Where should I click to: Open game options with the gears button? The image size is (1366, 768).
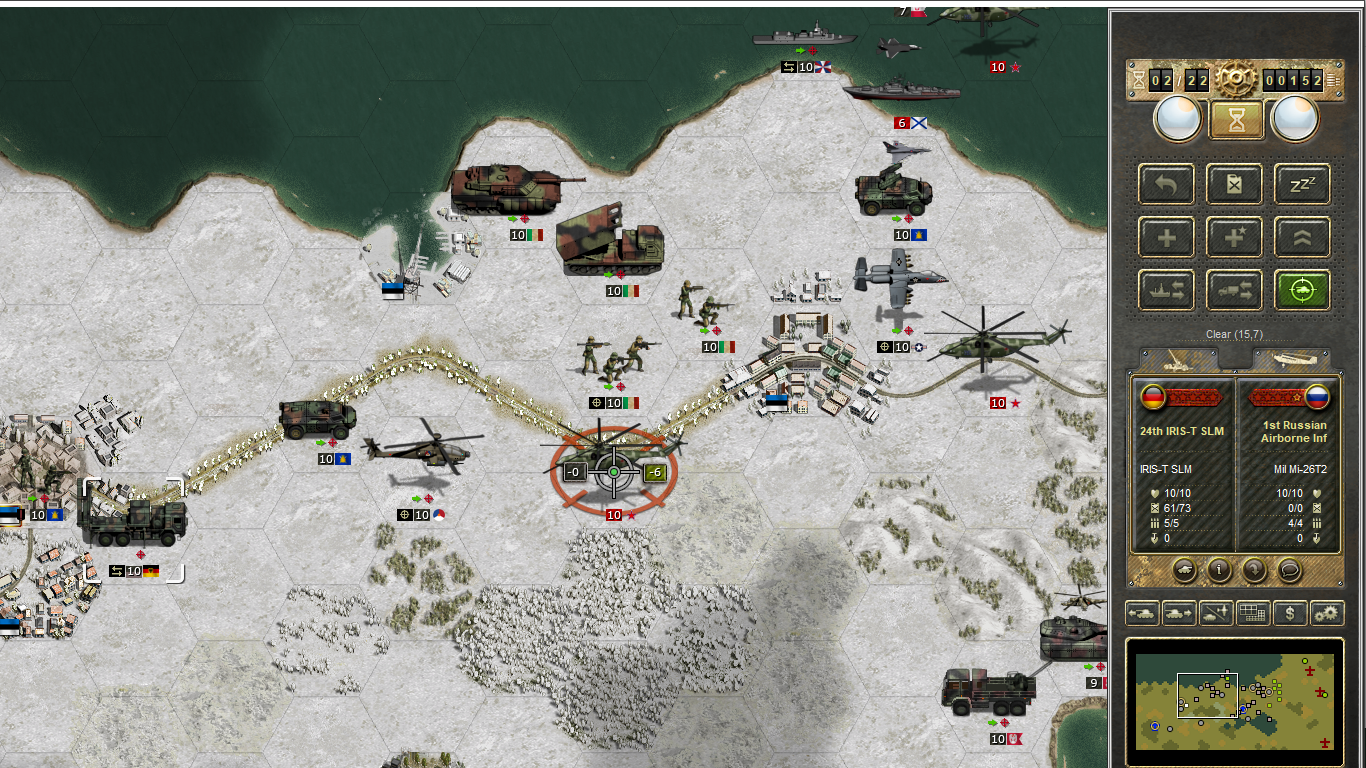(1327, 613)
